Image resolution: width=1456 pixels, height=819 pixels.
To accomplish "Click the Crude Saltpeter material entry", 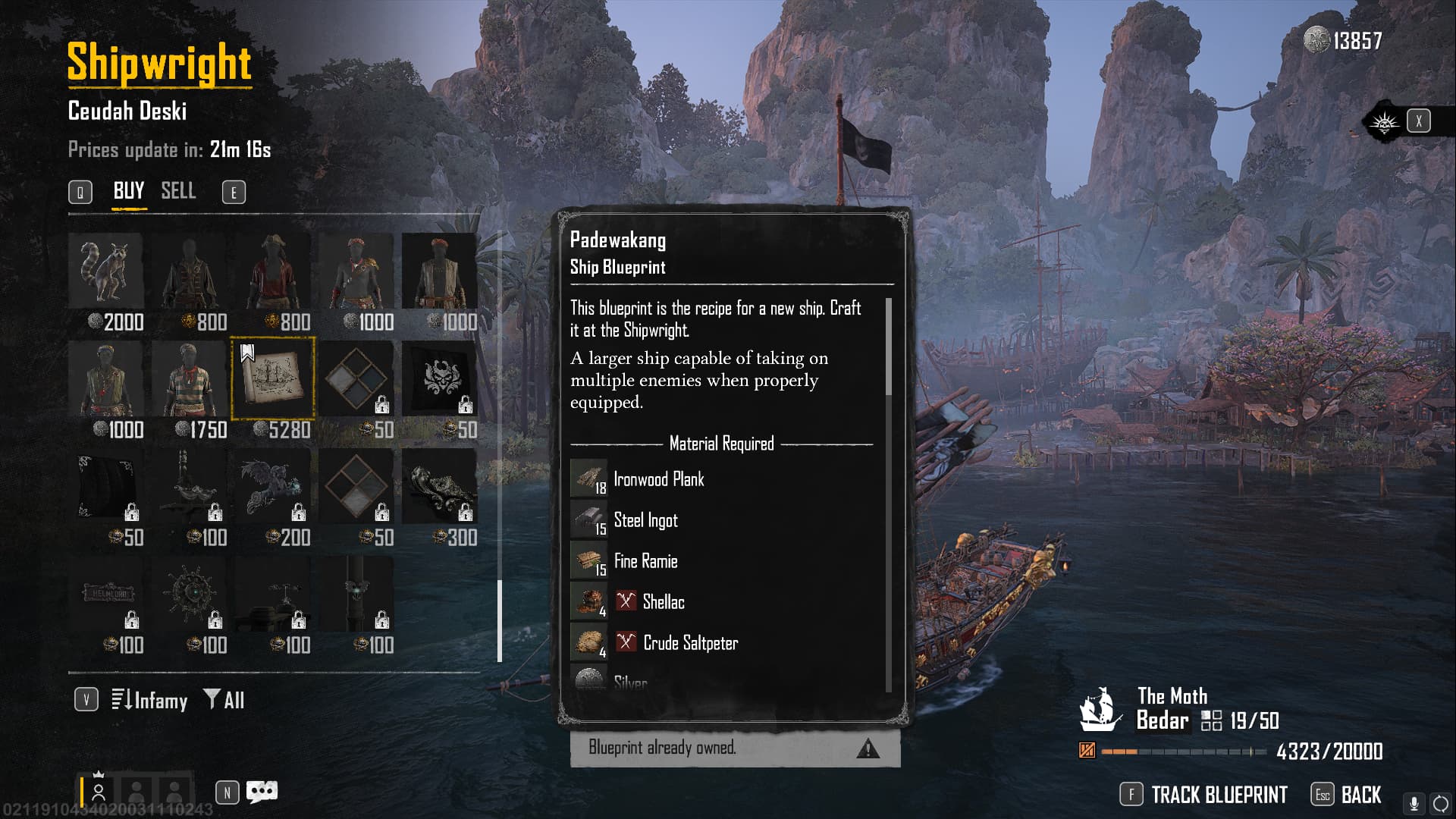I will (x=689, y=643).
